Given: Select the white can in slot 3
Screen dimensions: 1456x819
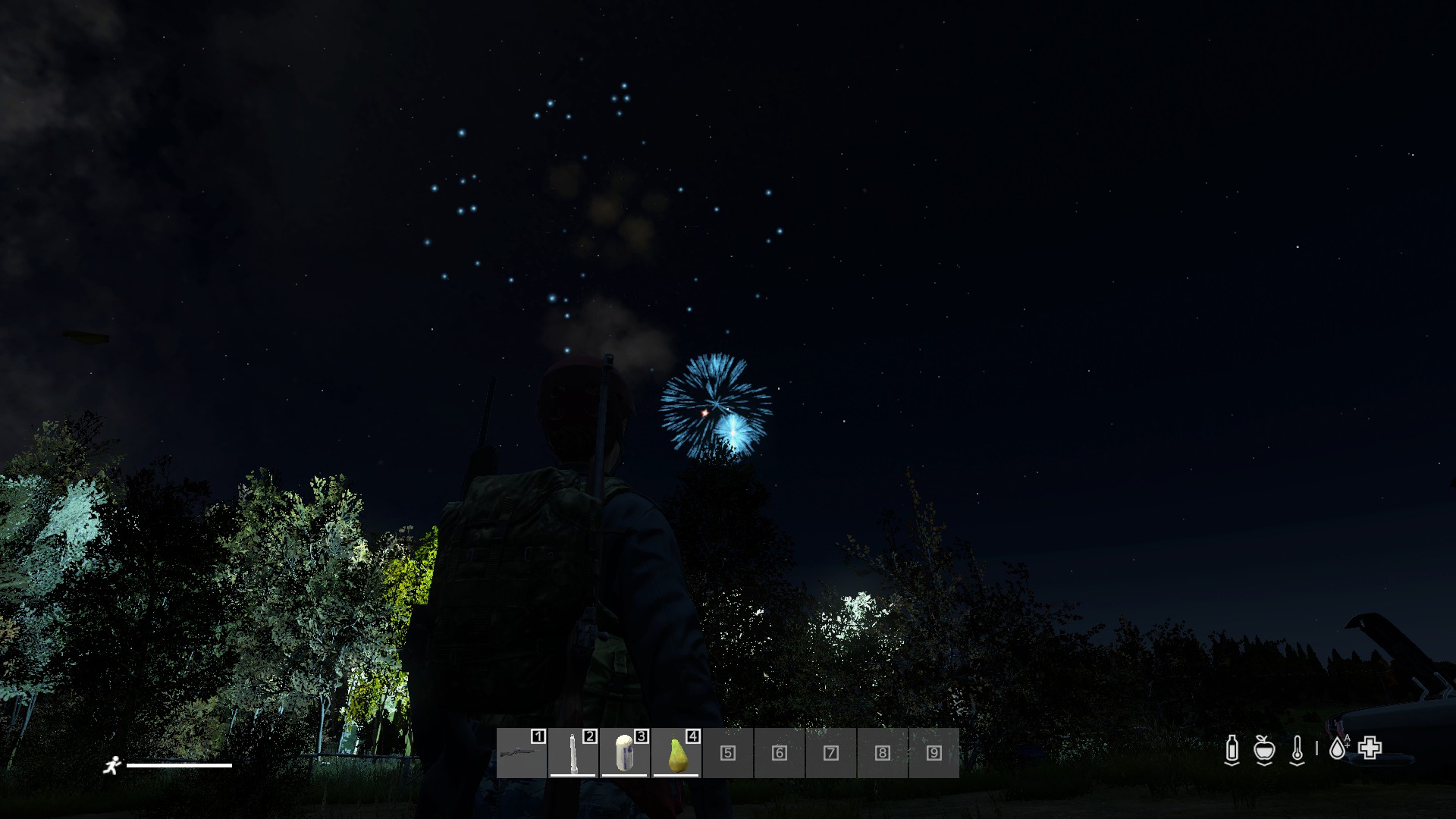Looking at the screenshot, I should 625,753.
